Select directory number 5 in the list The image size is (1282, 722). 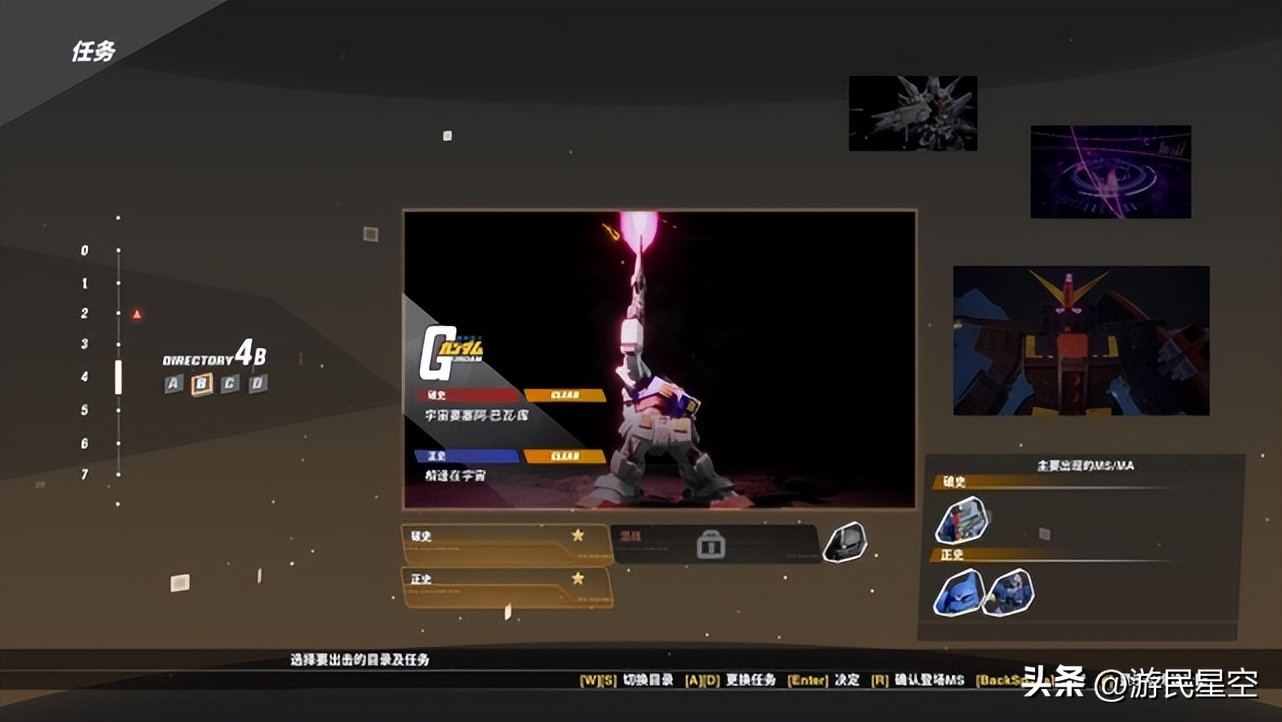coord(86,410)
